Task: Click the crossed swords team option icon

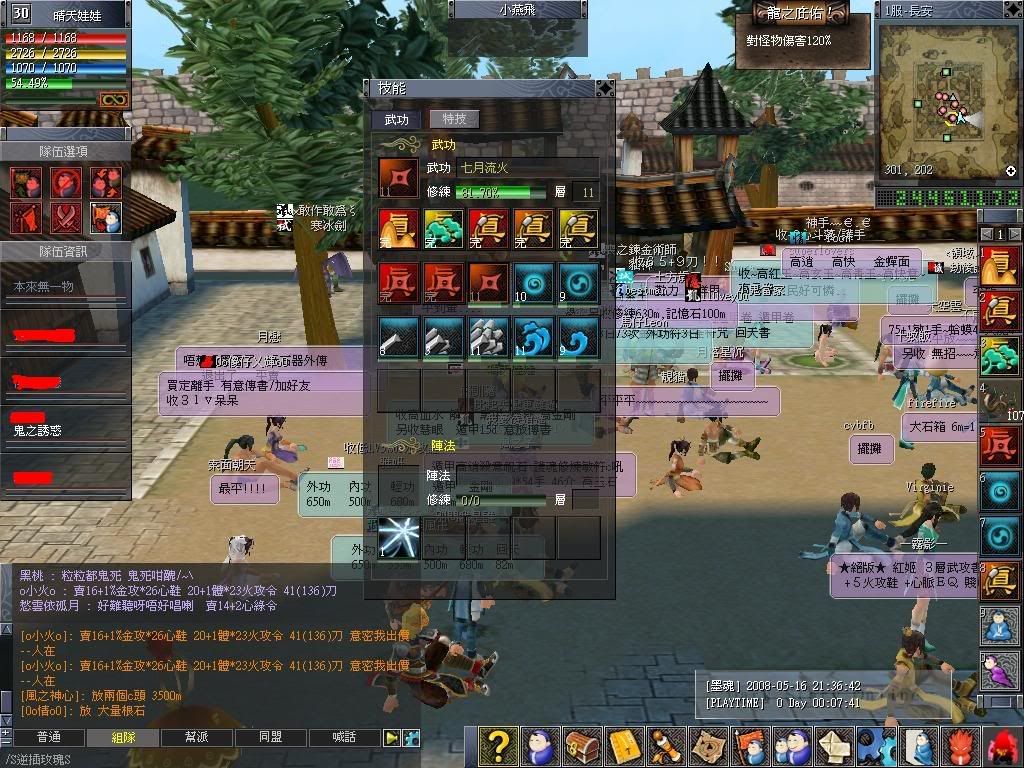Action: click(x=66, y=216)
